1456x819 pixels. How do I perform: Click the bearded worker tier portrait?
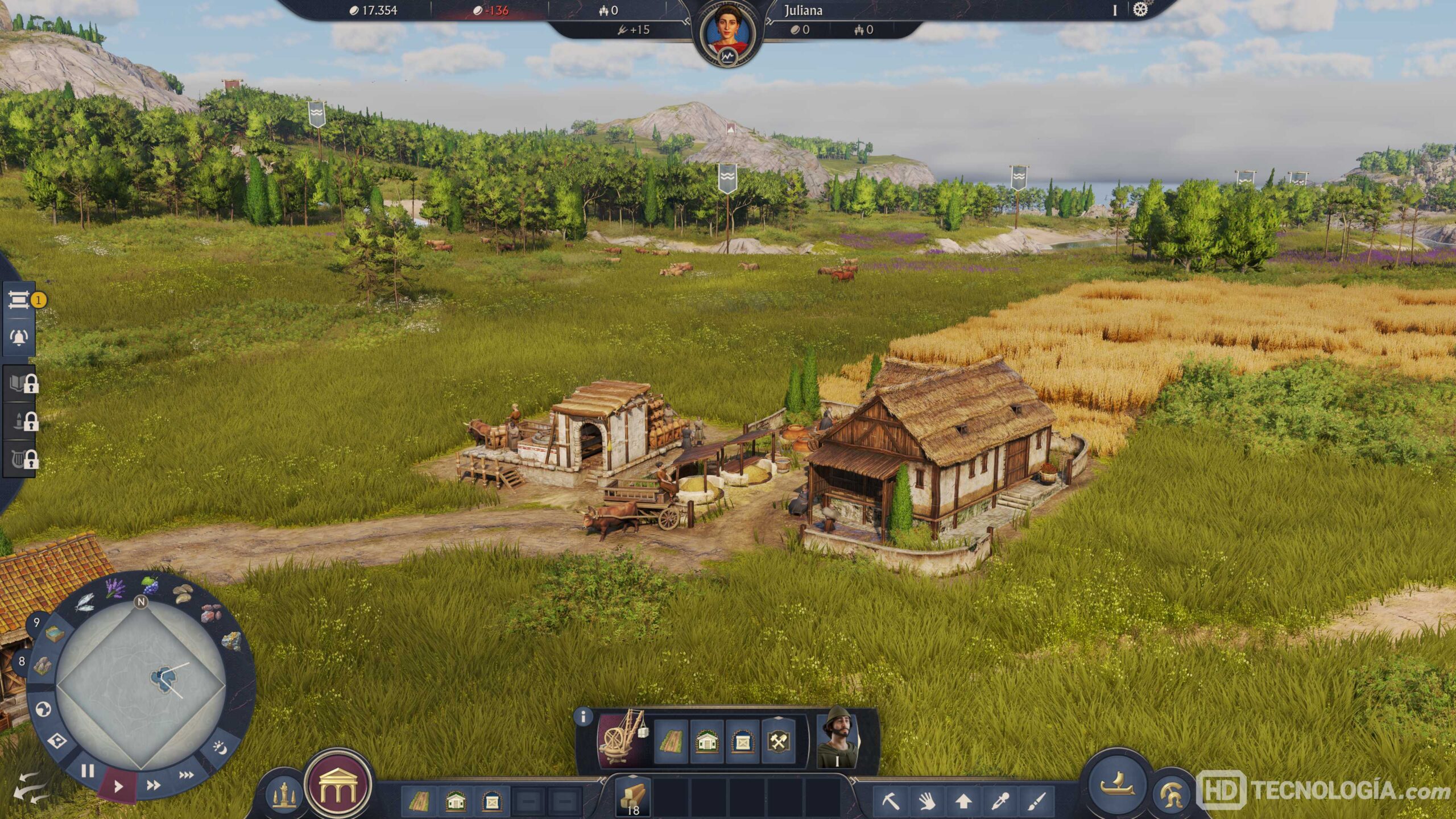click(x=838, y=738)
